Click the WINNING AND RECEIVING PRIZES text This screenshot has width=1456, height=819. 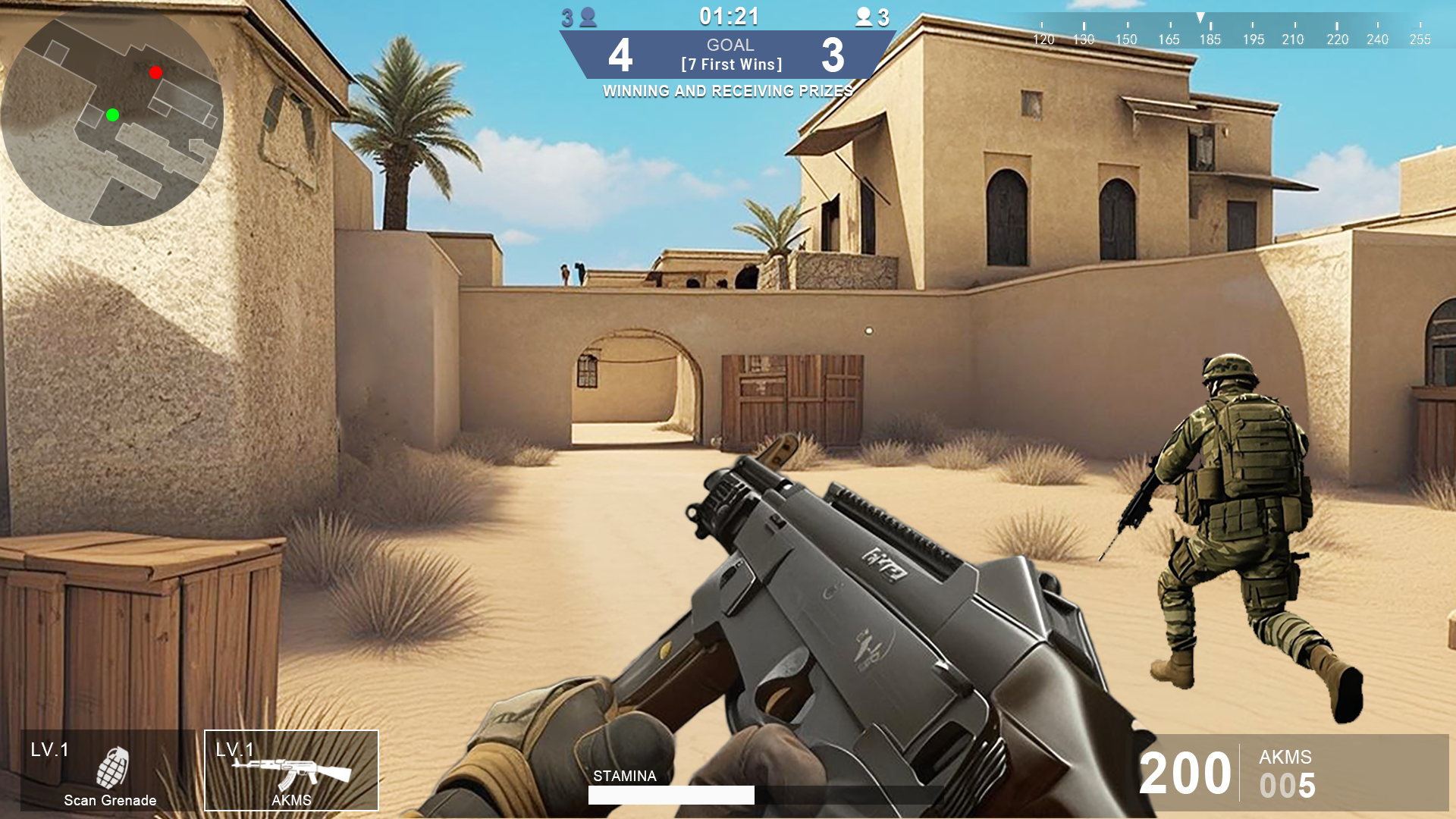(728, 91)
